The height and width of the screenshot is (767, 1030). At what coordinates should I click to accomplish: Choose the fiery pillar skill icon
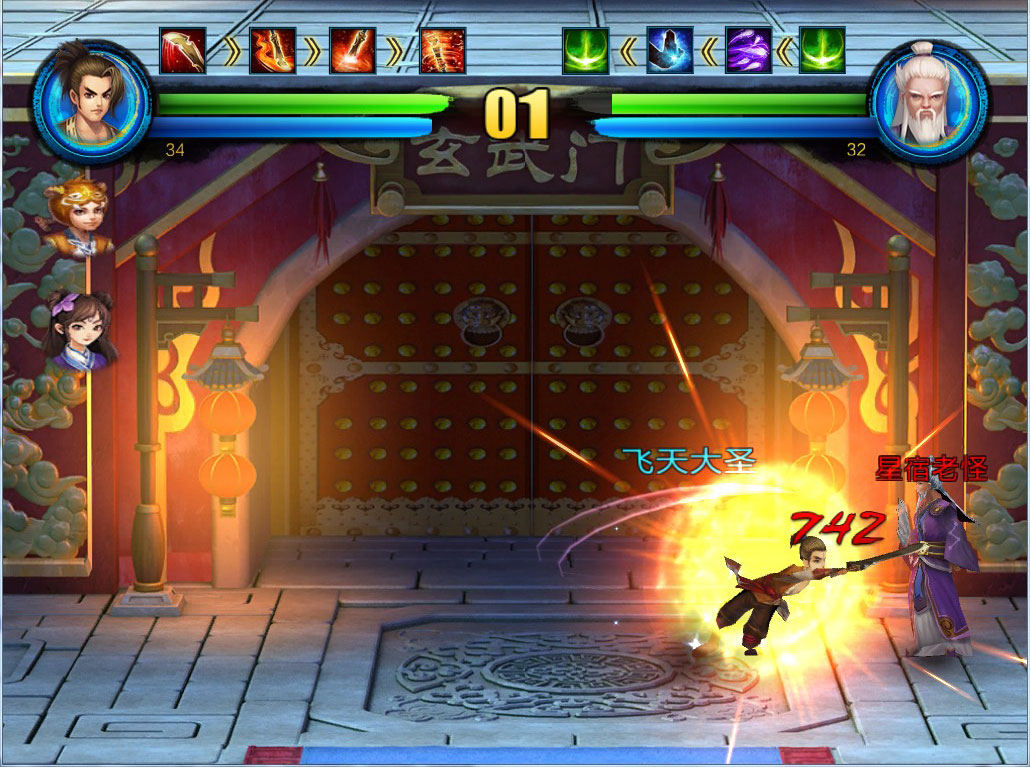(x=442, y=51)
